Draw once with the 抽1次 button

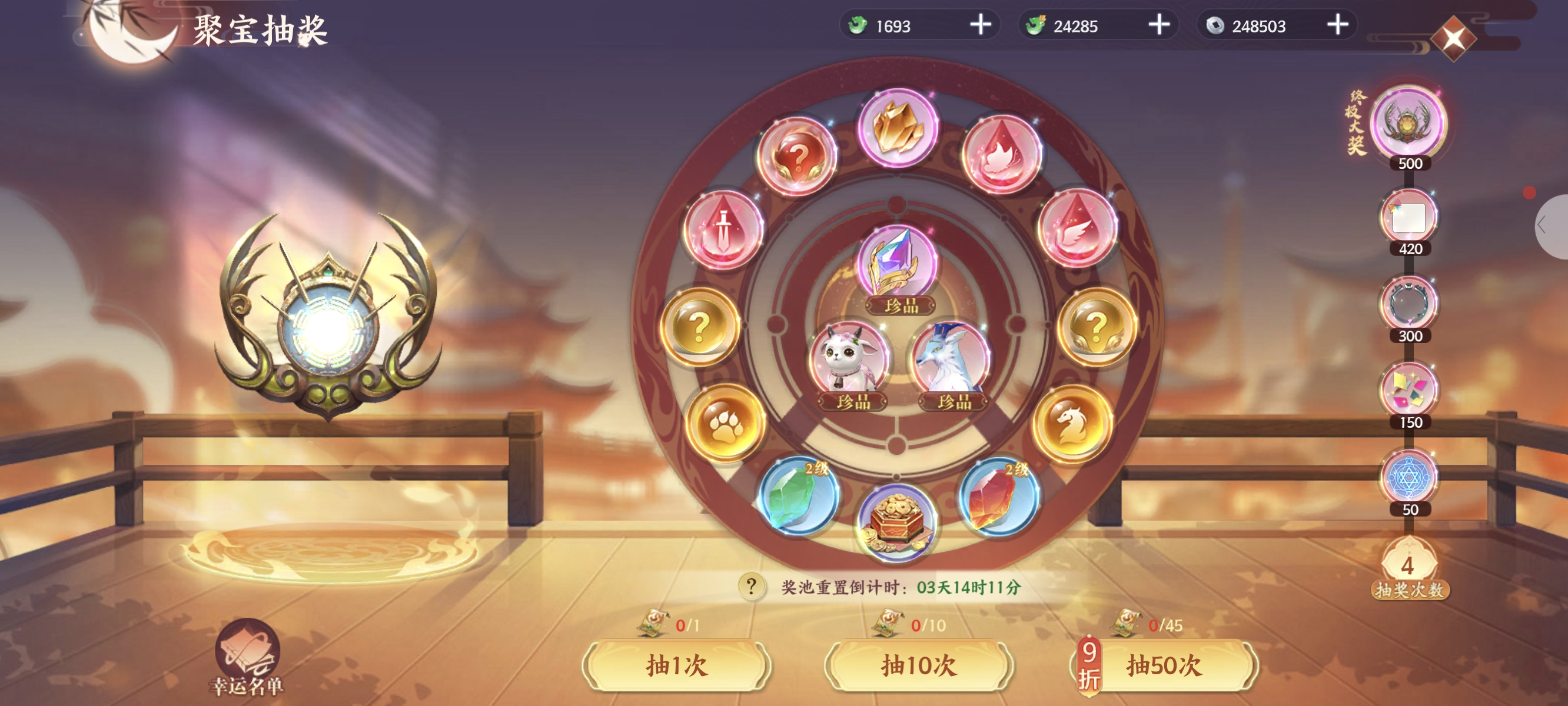click(676, 665)
